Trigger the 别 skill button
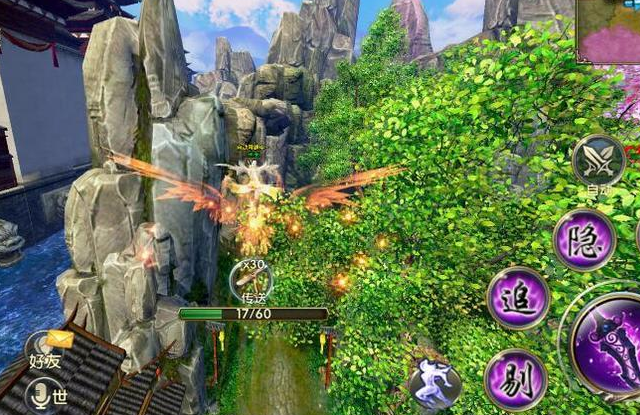The height and width of the screenshot is (415, 640). coord(515,380)
